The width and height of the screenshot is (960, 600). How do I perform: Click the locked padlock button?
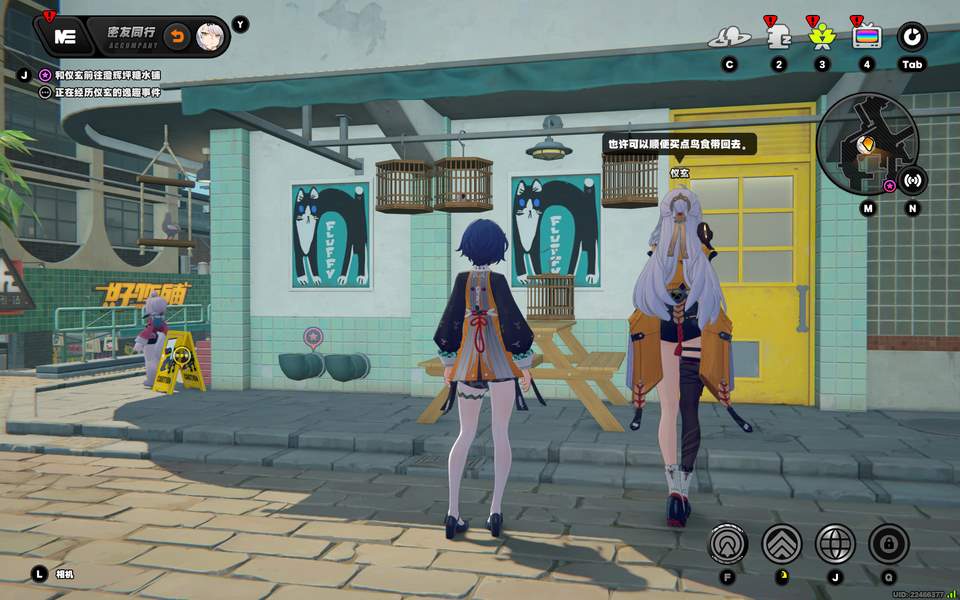(888, 543)
